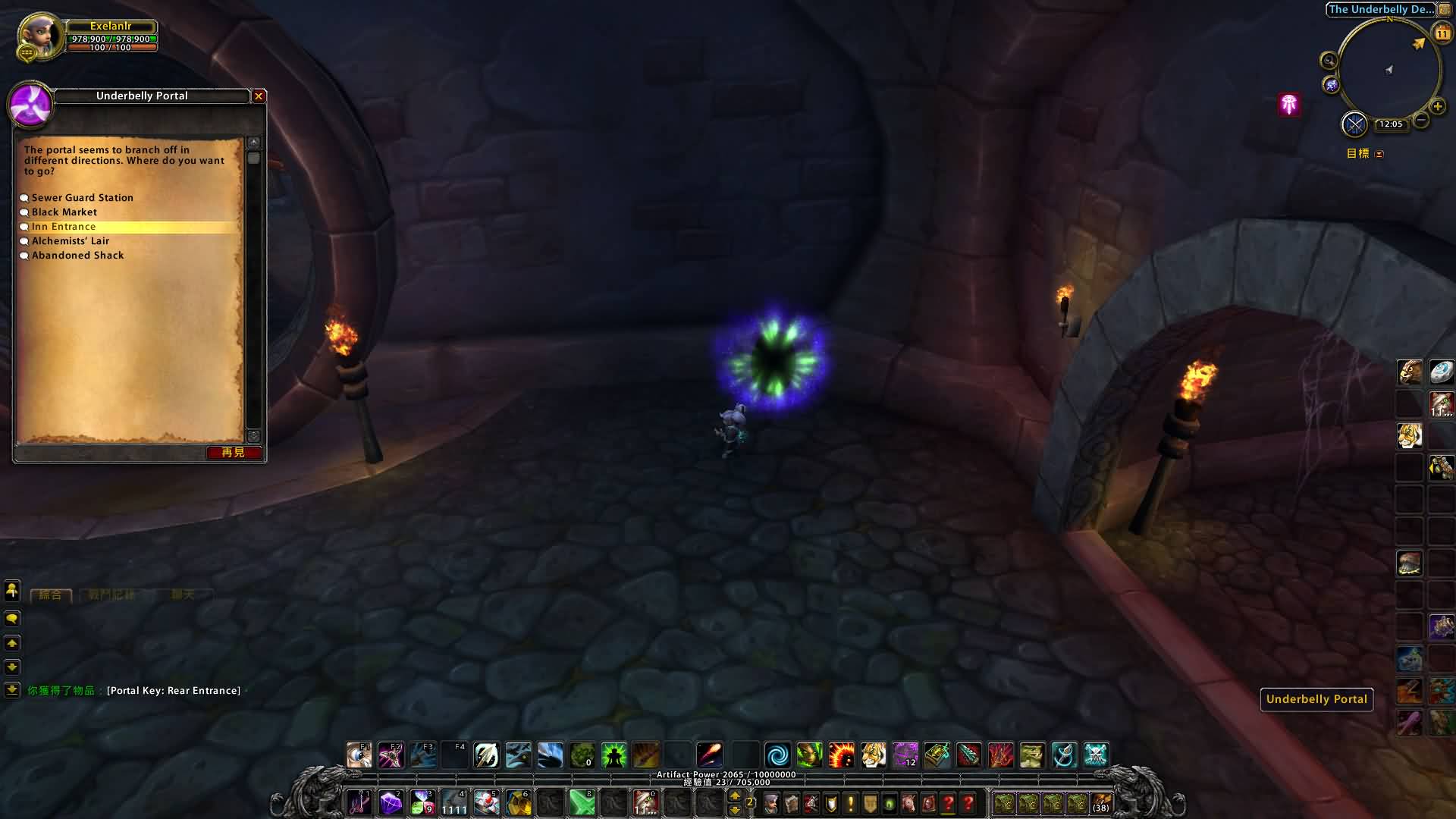Click the crossed-swords garrison report button
The height and width of the screenshot is (819, 1456).
[1354, 124]
